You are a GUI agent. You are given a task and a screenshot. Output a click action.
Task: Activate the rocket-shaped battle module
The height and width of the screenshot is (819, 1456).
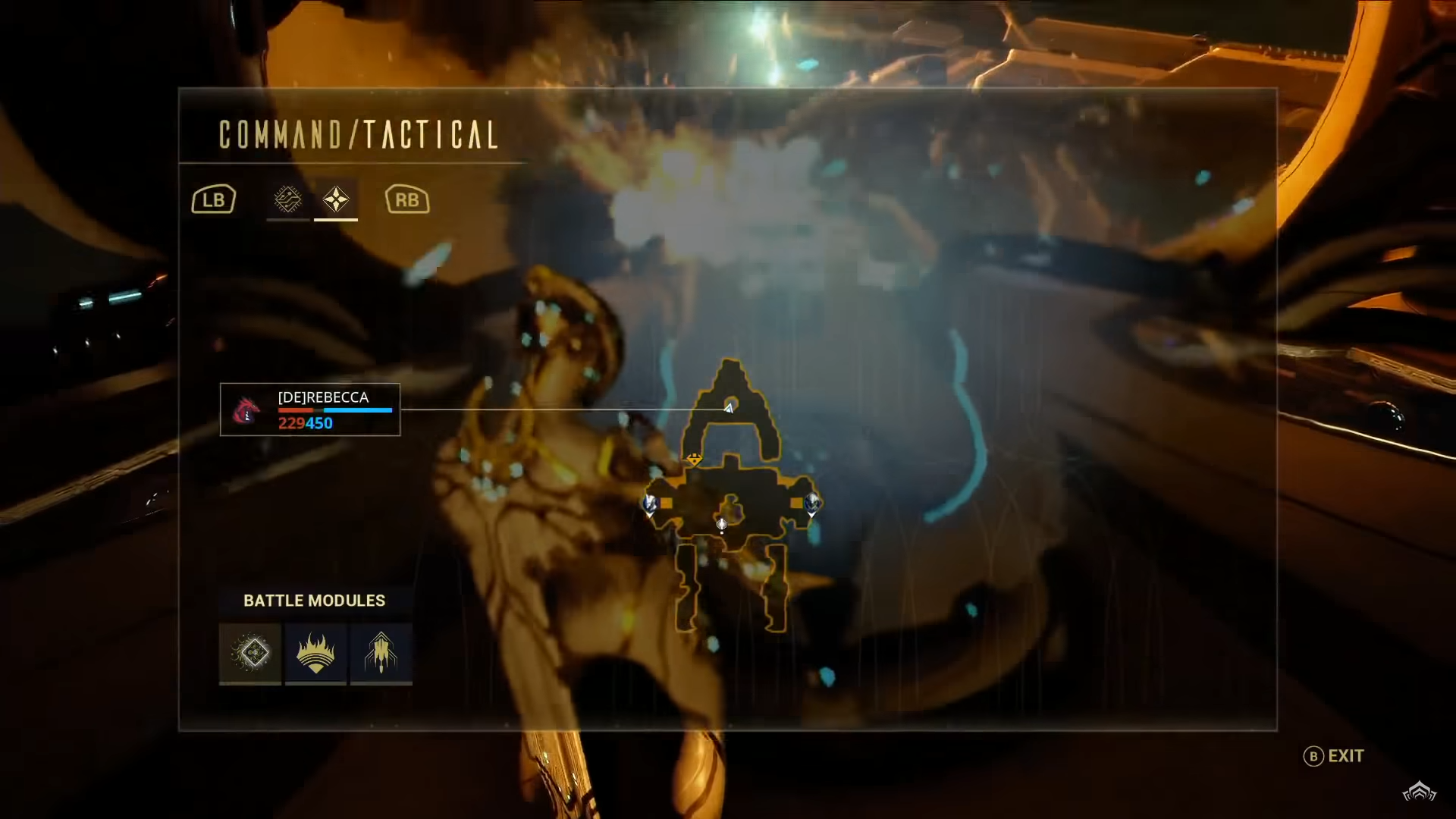(381, 653)
